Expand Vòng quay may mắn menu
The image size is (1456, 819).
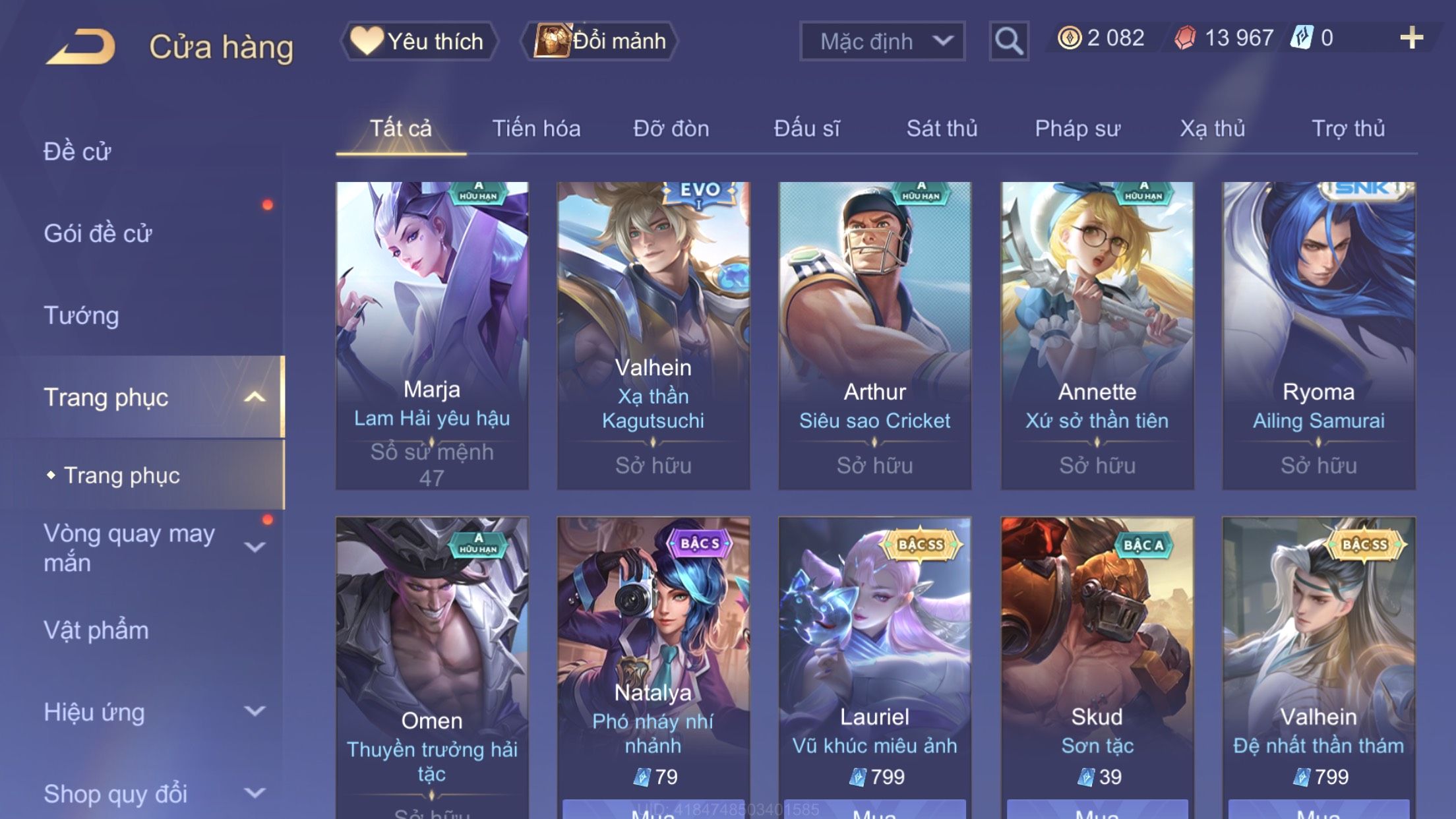(152, 547)
